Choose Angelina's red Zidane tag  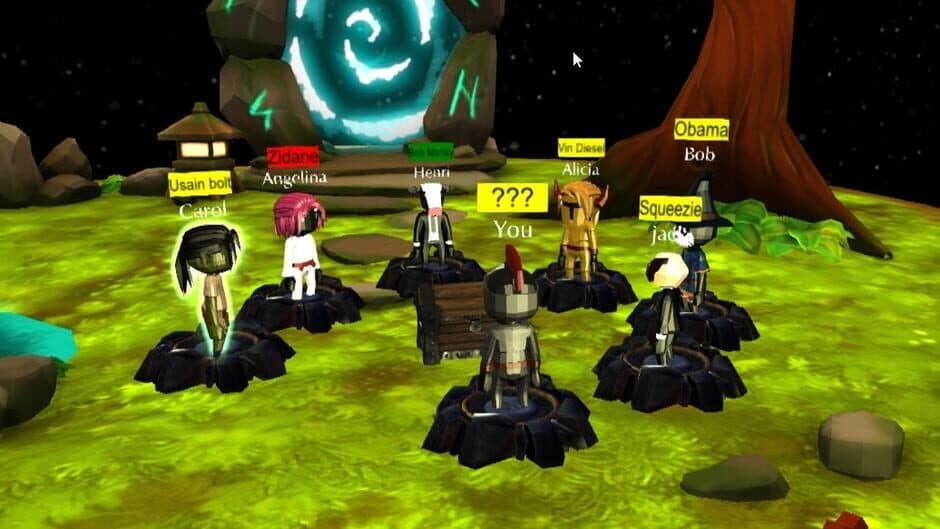pyautogui.click(x=293, y=157)
